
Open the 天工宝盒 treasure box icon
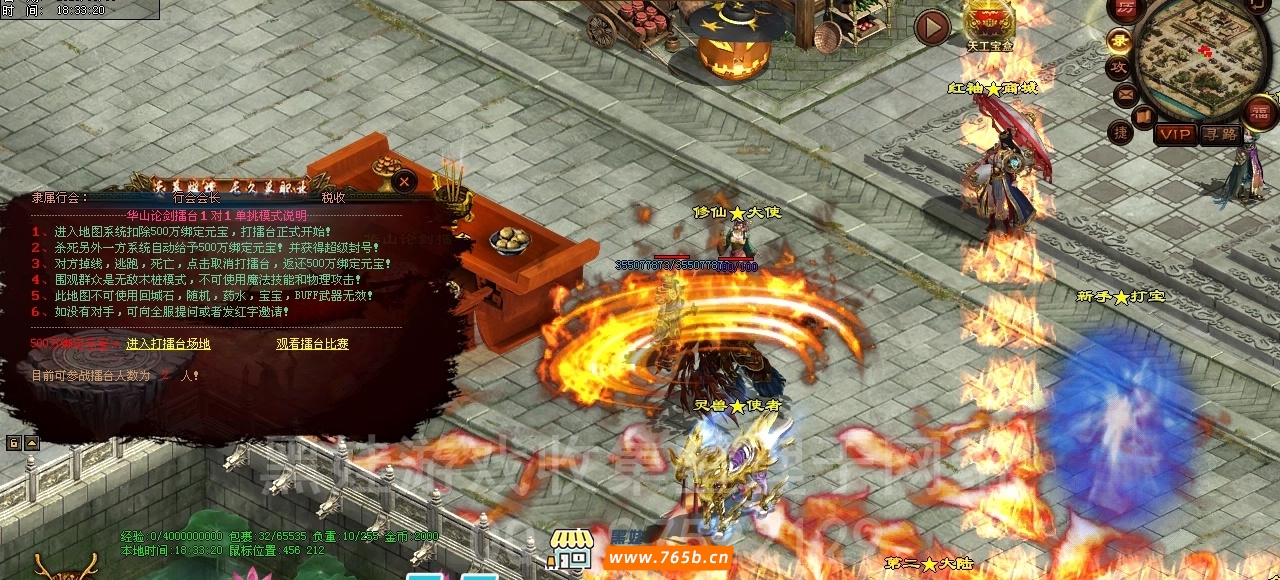(989, 23)
